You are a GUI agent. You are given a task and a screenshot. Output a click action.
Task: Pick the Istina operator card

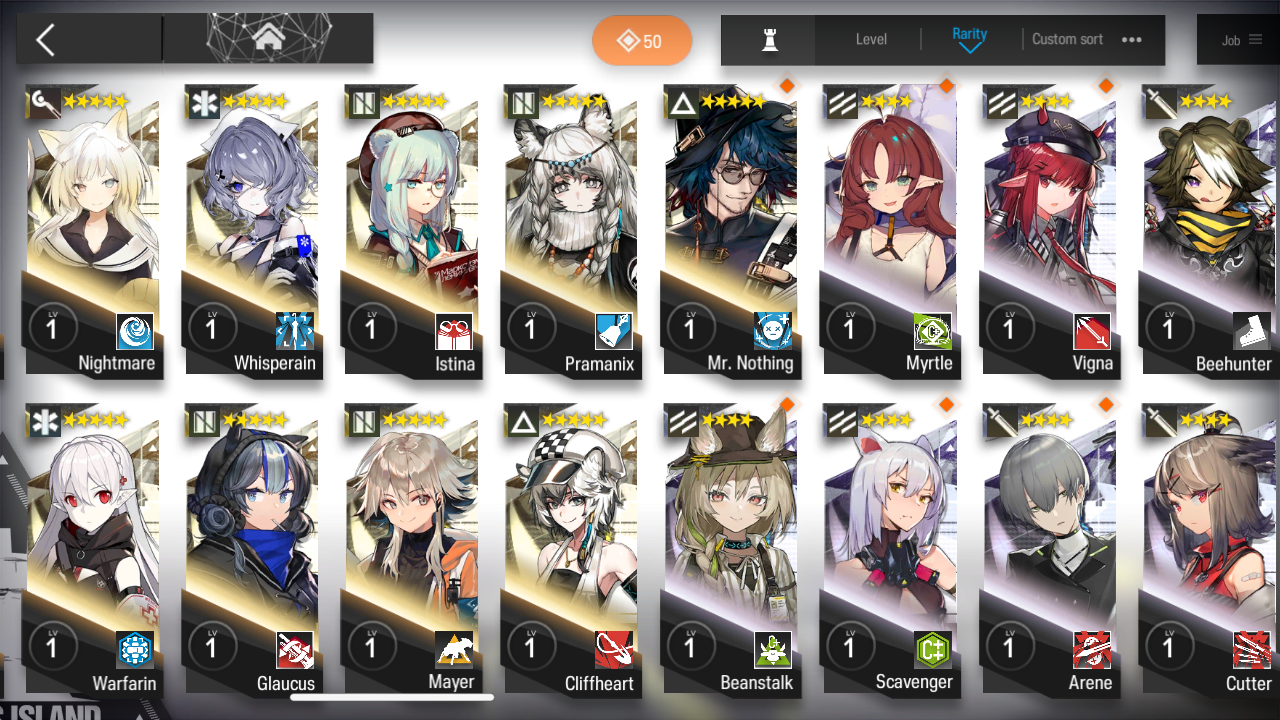412,230
